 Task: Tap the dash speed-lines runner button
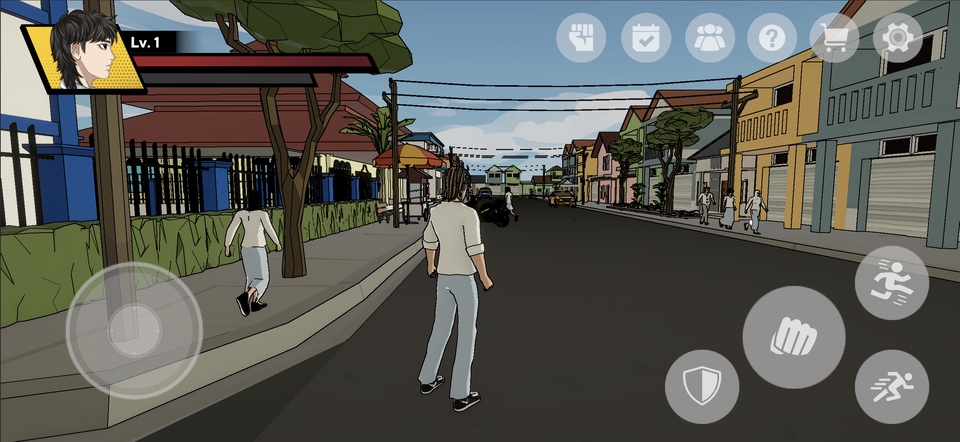click(x=892, y=386)
